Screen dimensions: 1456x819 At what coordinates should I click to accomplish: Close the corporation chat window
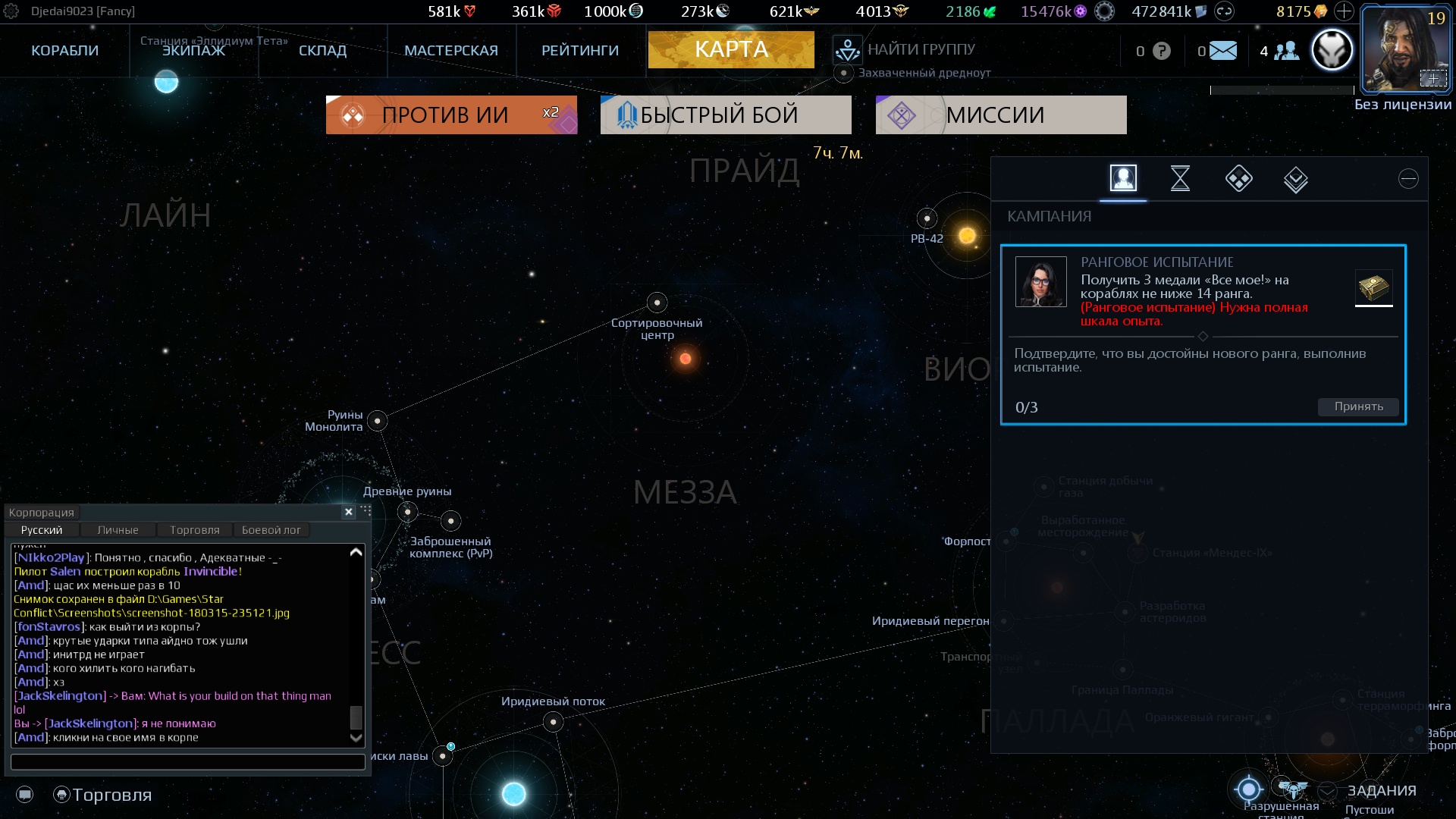[x=349, y=512]
